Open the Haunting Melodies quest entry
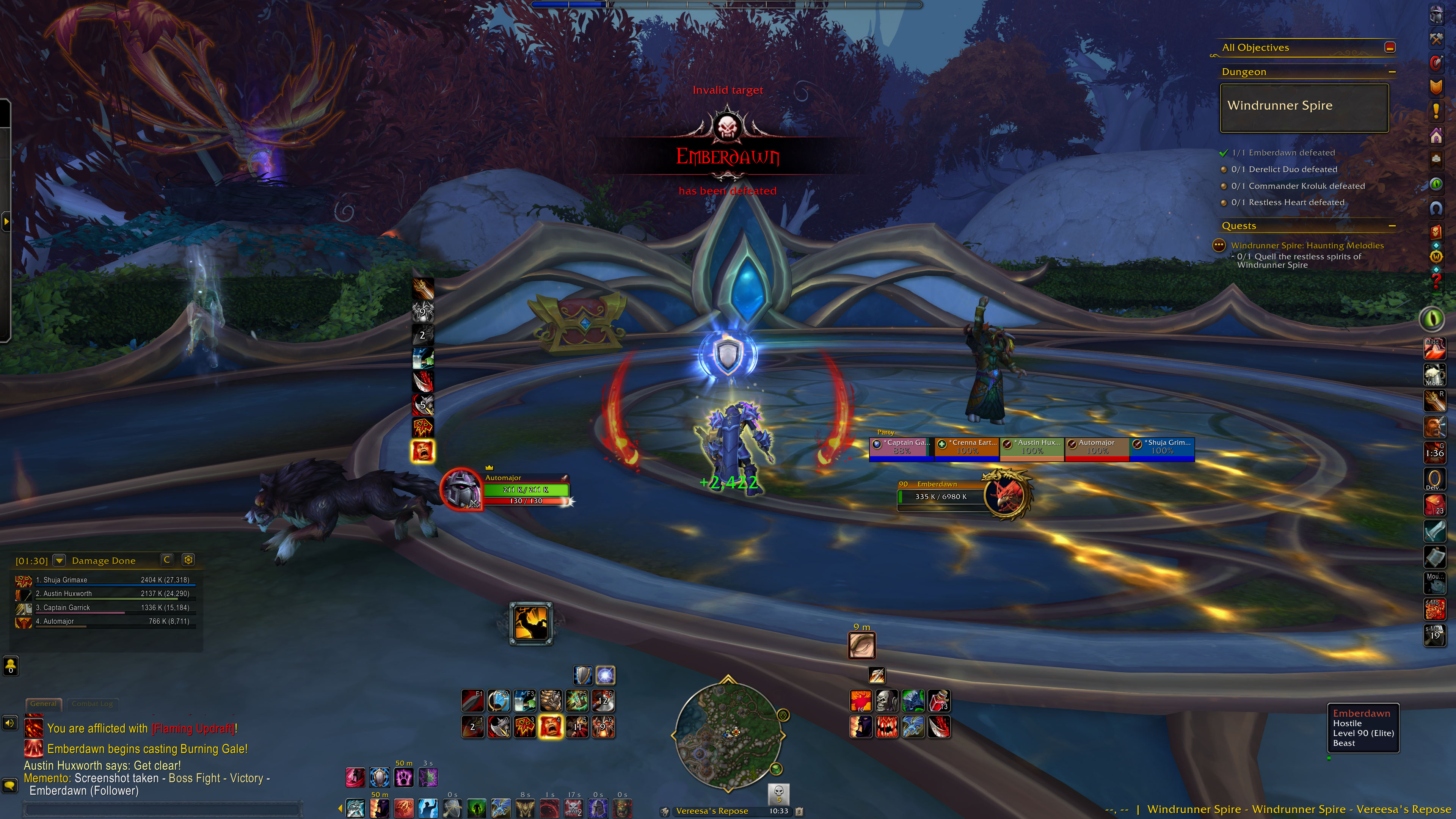This screenshot has height=819, width=1456. pos(1307,245)
